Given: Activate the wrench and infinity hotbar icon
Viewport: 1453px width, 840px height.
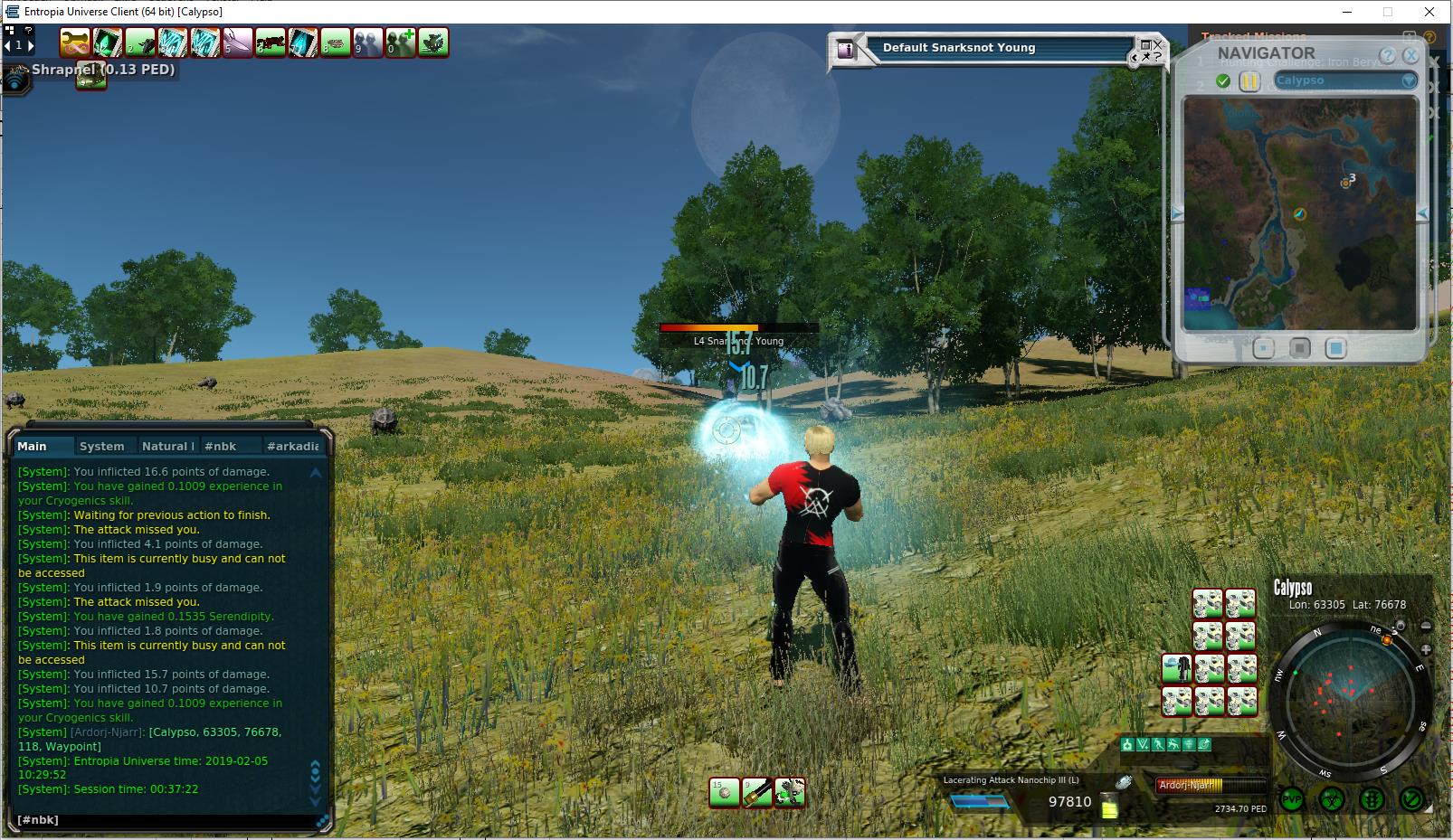Looking at the screenshot, I should pos(75,42).
